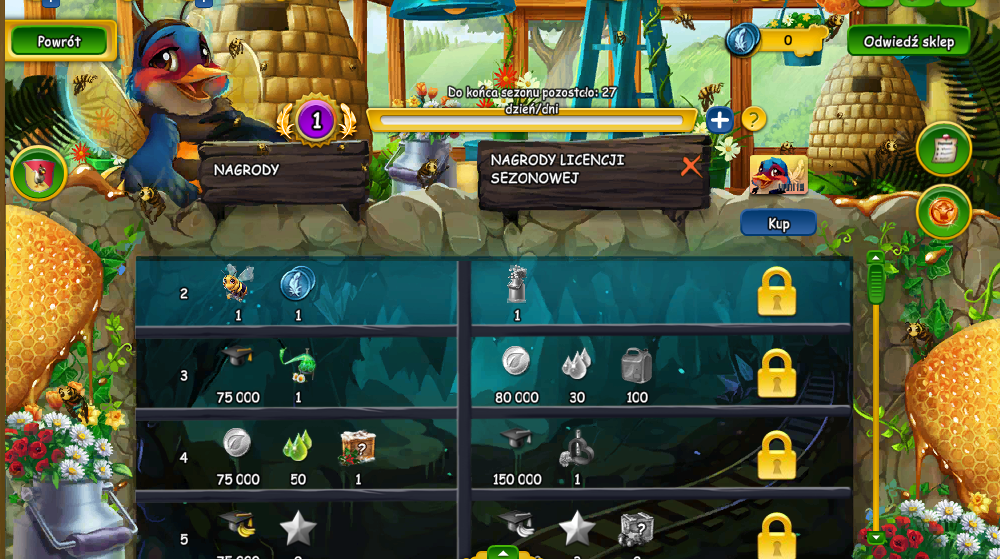The width and height of the screenshot is (1000, 559).
Task: Buy the seasonal license with Kup
Action: click(x=778, y=223)
